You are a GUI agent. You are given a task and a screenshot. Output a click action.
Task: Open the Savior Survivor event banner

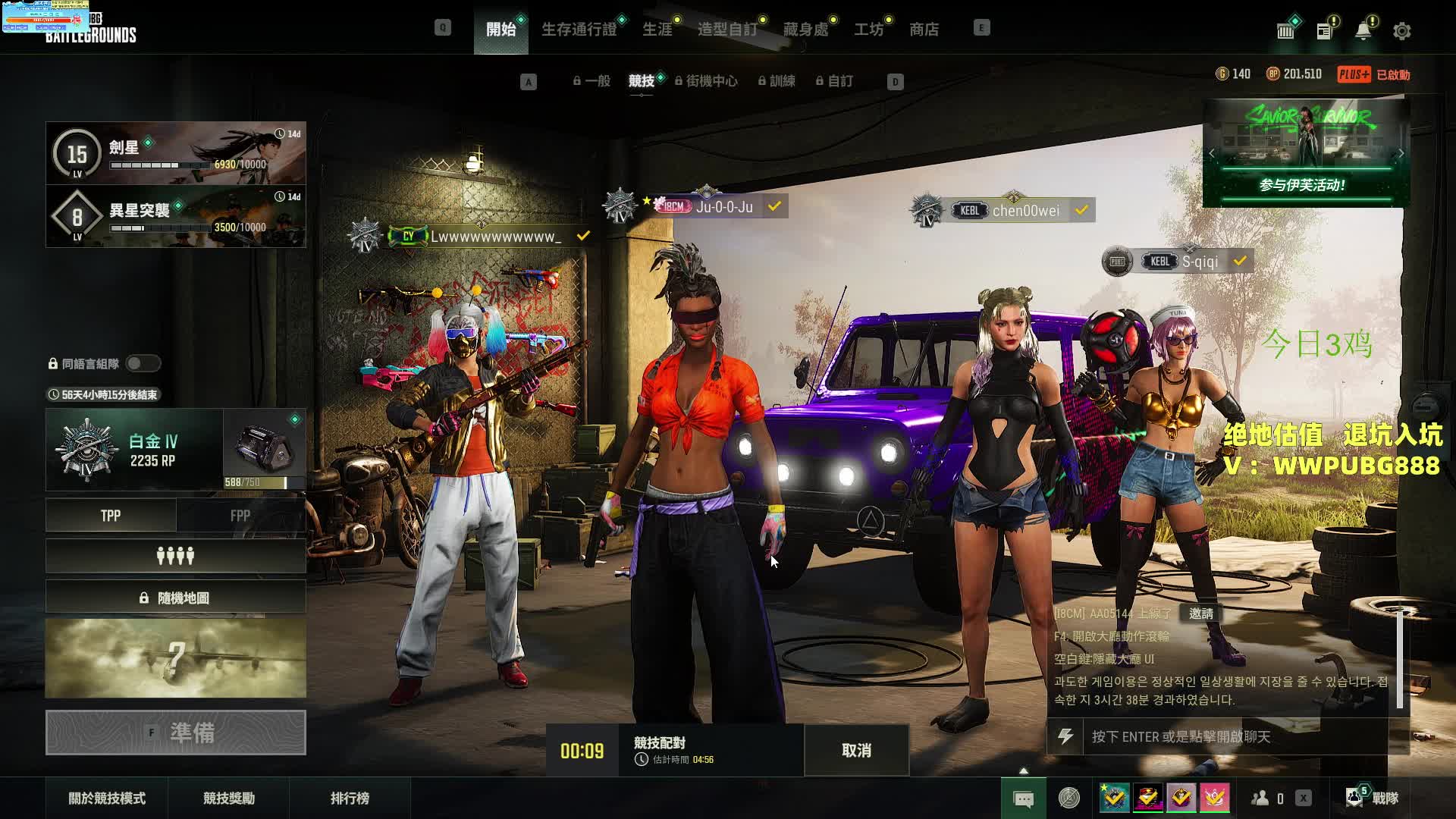click(x=1305, y=153)
